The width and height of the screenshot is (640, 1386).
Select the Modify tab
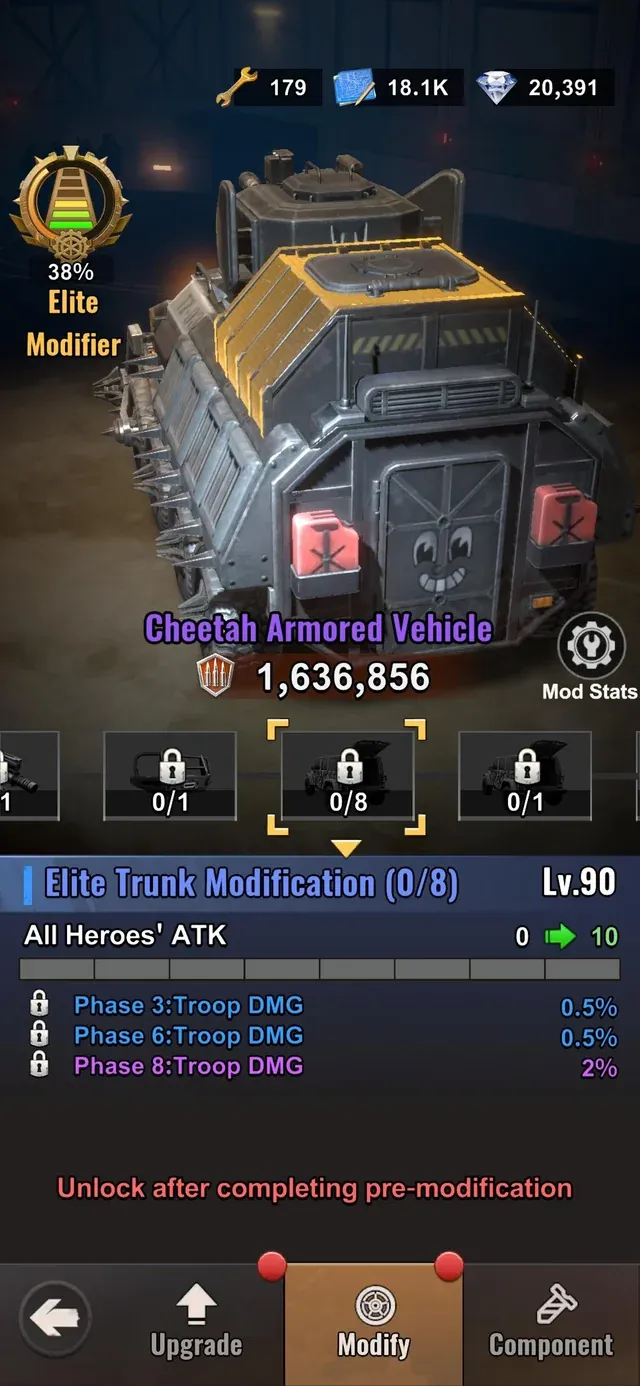tap(374, 1322)
